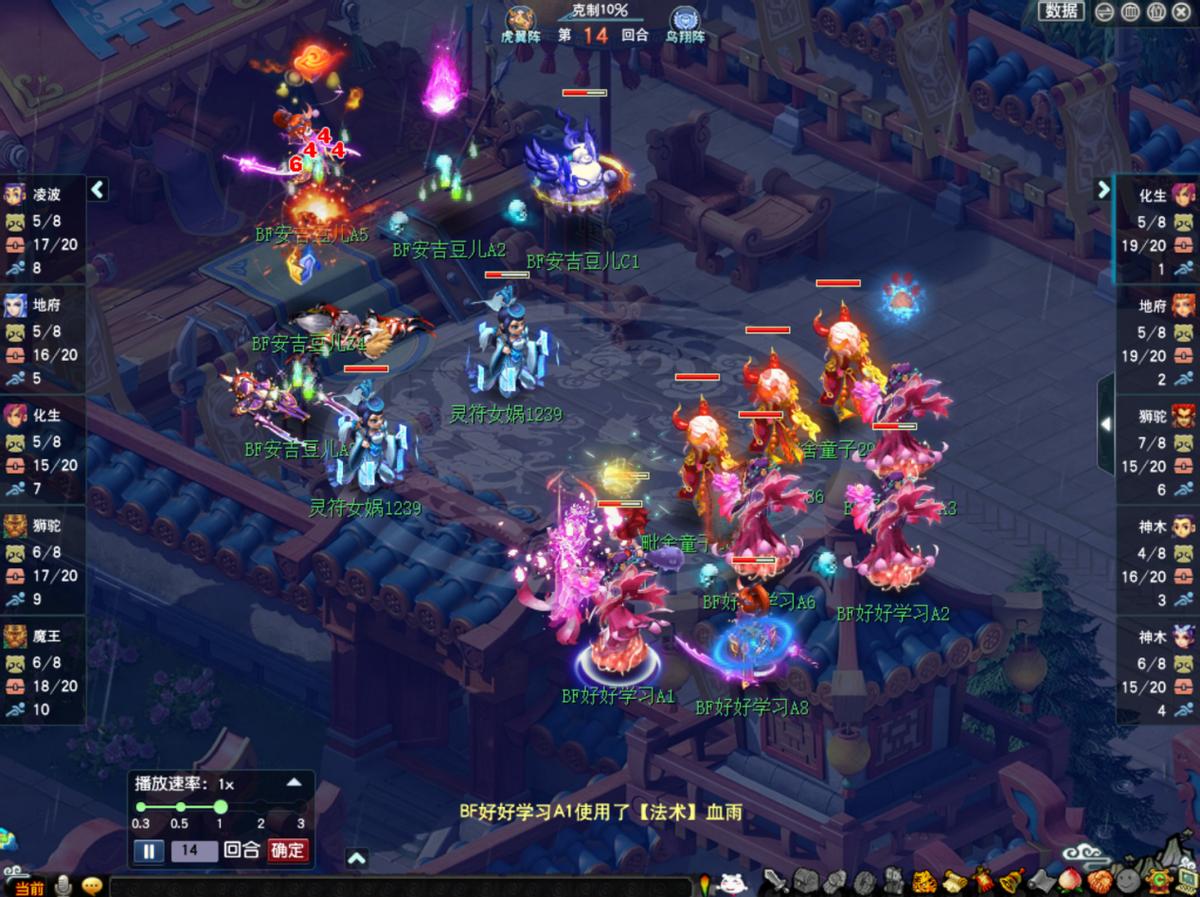This screenshot has width=1200, height=897.
Task: Collapse the playback speed panel using its arrow
Action: coord(294,783)
